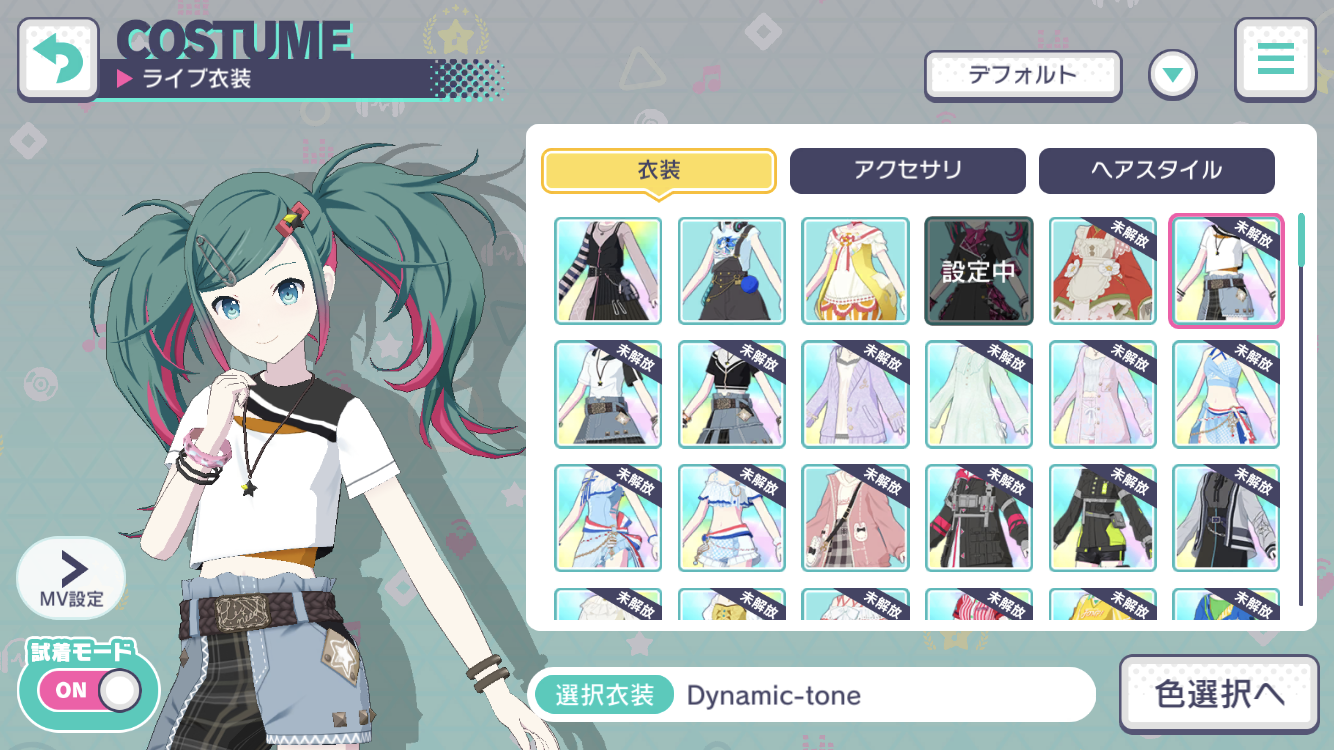
Task: Open the デフォルト sort selector
Action: 1022,75
